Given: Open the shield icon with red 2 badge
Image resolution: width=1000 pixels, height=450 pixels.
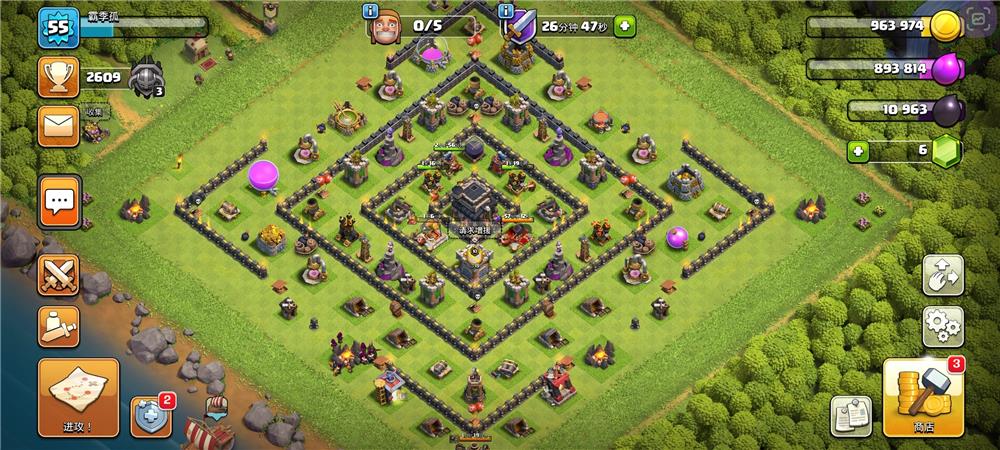Looking at the screenshot, I should coord(151,415).
